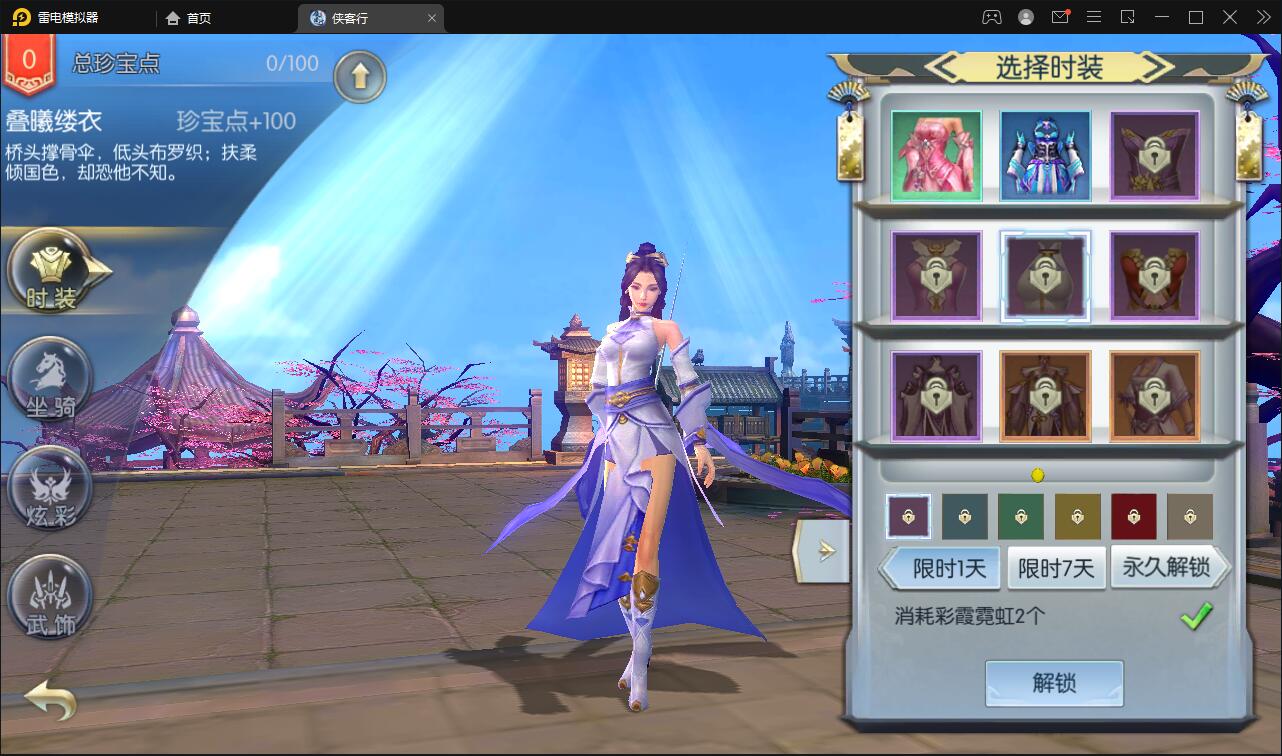Image resolution: width=1282 pixels, height=756 pixels.
Task: Open the 武饰 weapon ornament panel
Action: pos(50,597)
